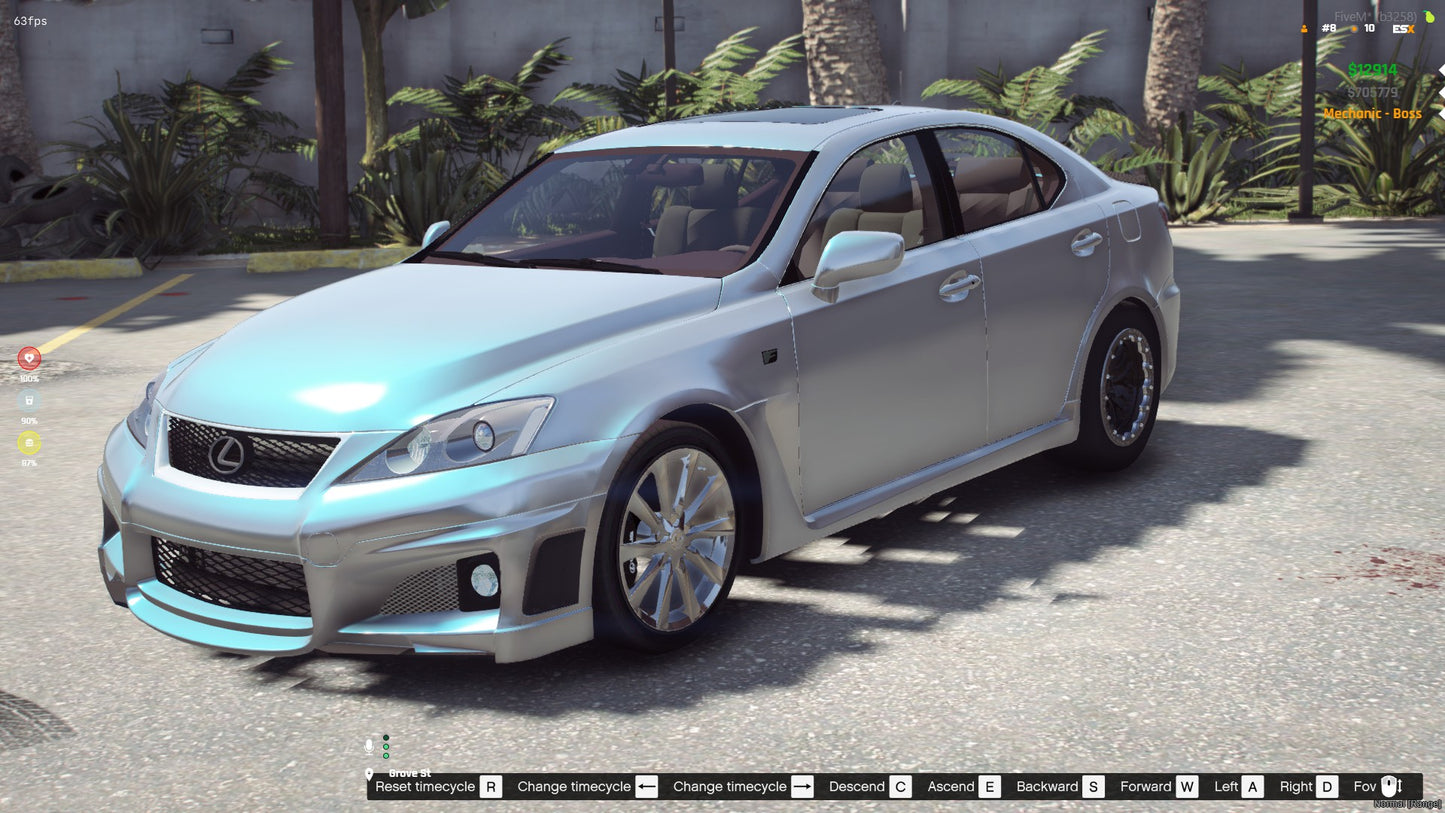The height and width of the screenshot is (813, 1445).
Task: Click the microphone voice icon
Action: (x=368, y=746)
